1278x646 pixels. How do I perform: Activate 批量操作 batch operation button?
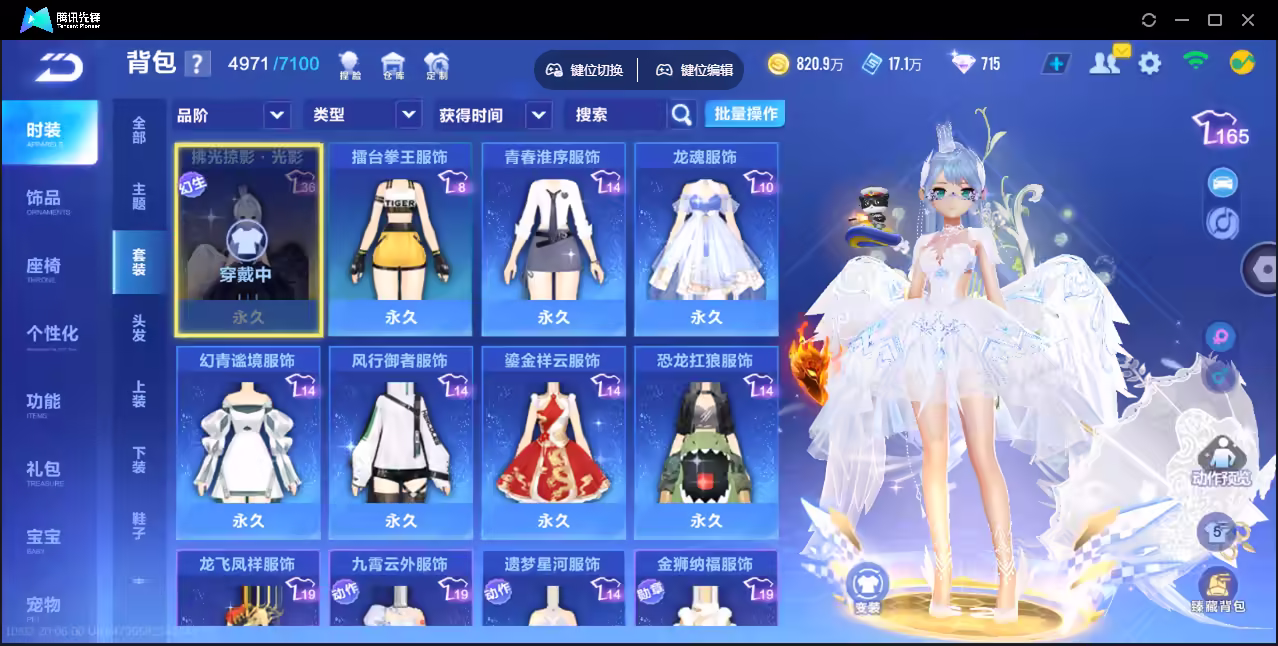point(745,114)
